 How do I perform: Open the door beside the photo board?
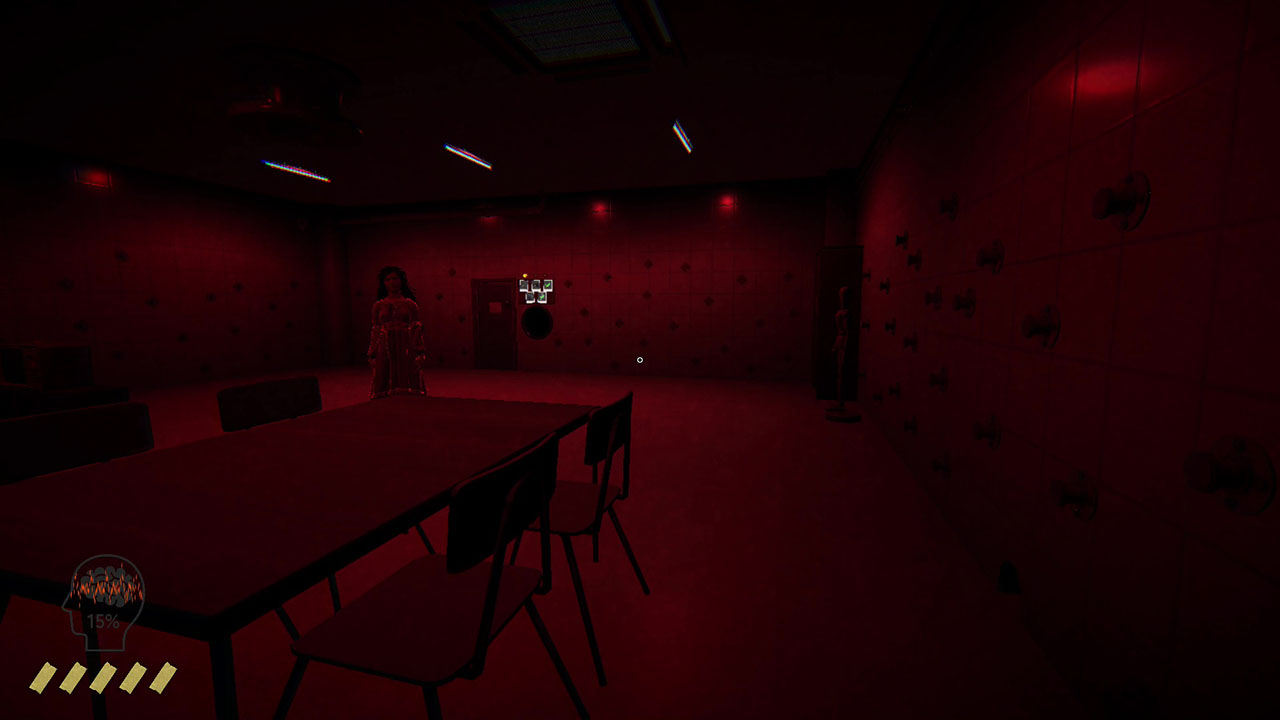click(491, 325)
